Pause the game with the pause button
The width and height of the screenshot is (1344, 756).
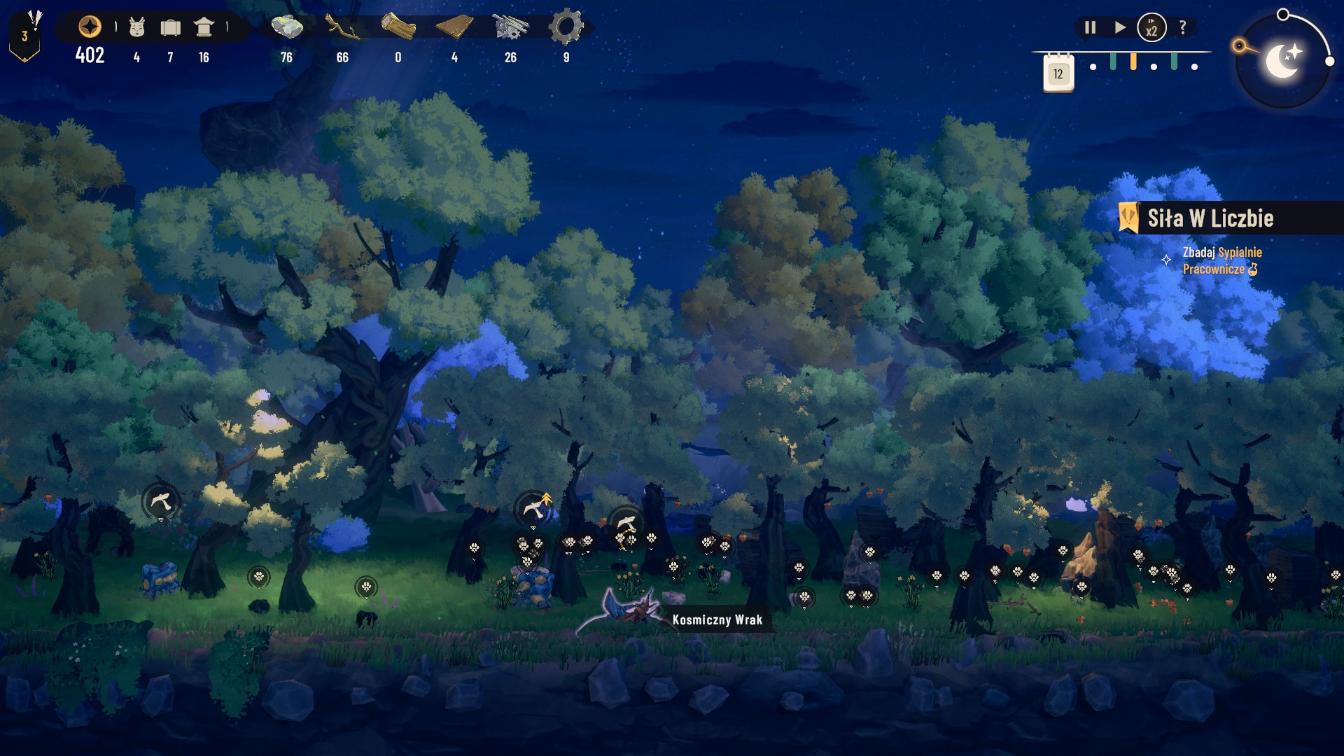click(x=1090, y=28)
